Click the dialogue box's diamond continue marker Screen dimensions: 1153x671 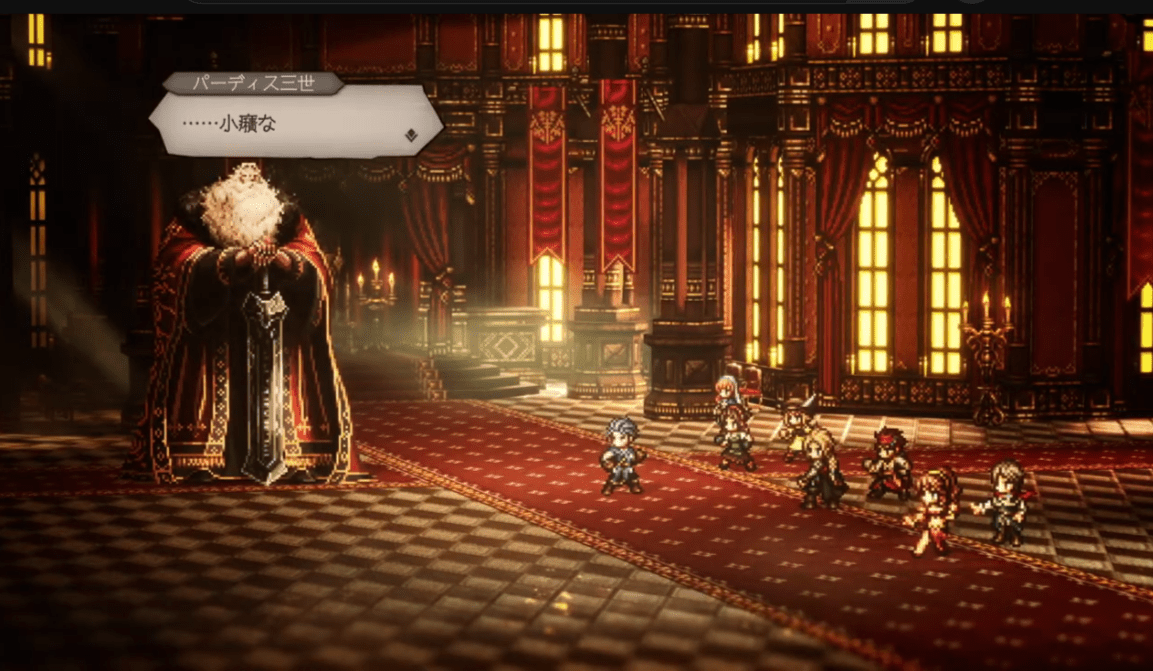(x=410, y=135)
